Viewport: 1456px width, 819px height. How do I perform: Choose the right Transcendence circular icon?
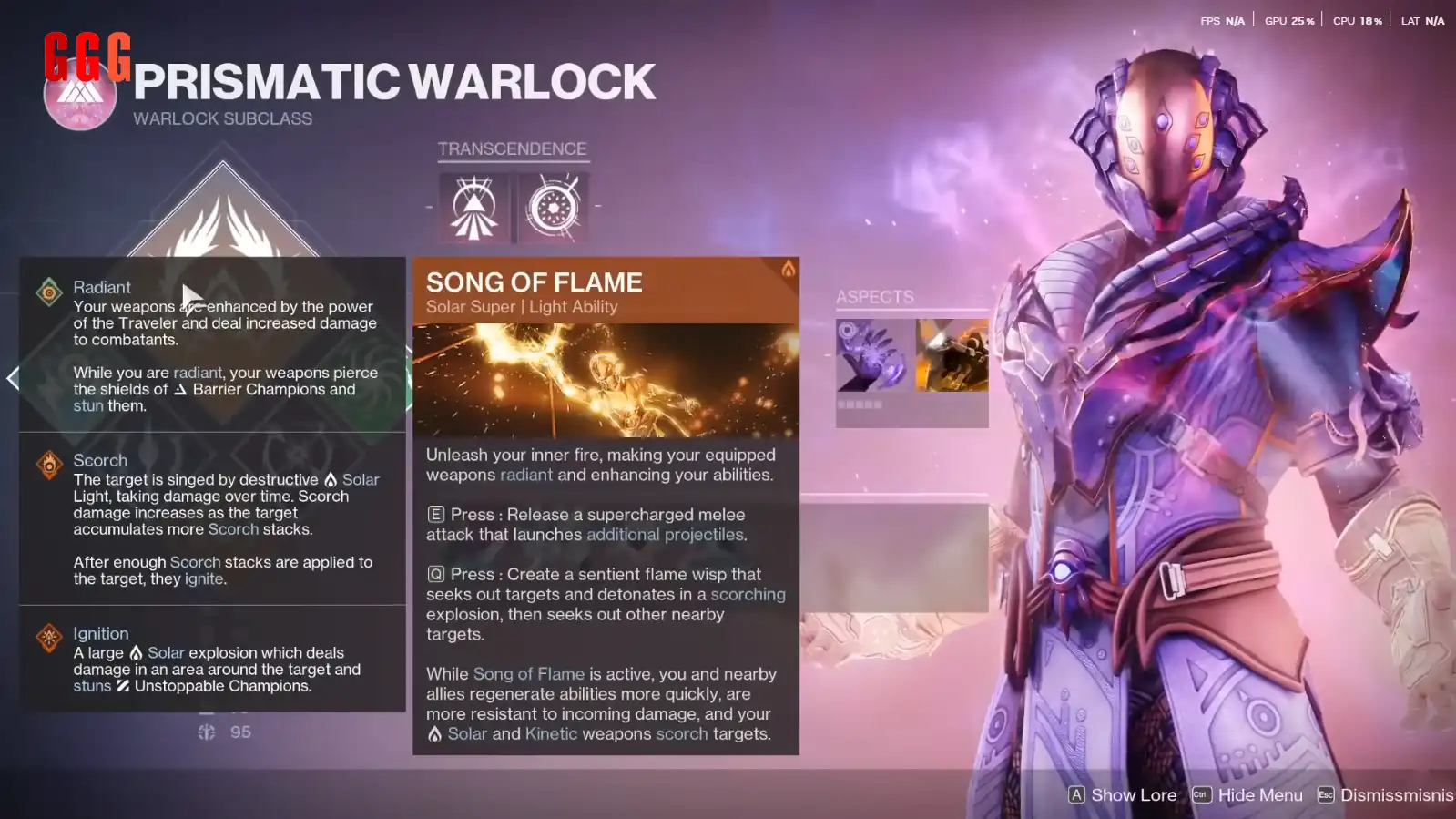[553, 208]
